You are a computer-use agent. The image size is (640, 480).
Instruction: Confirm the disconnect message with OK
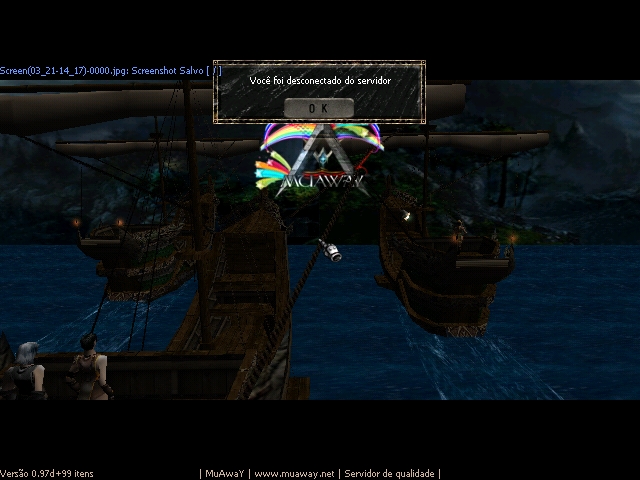click(318, 107)
